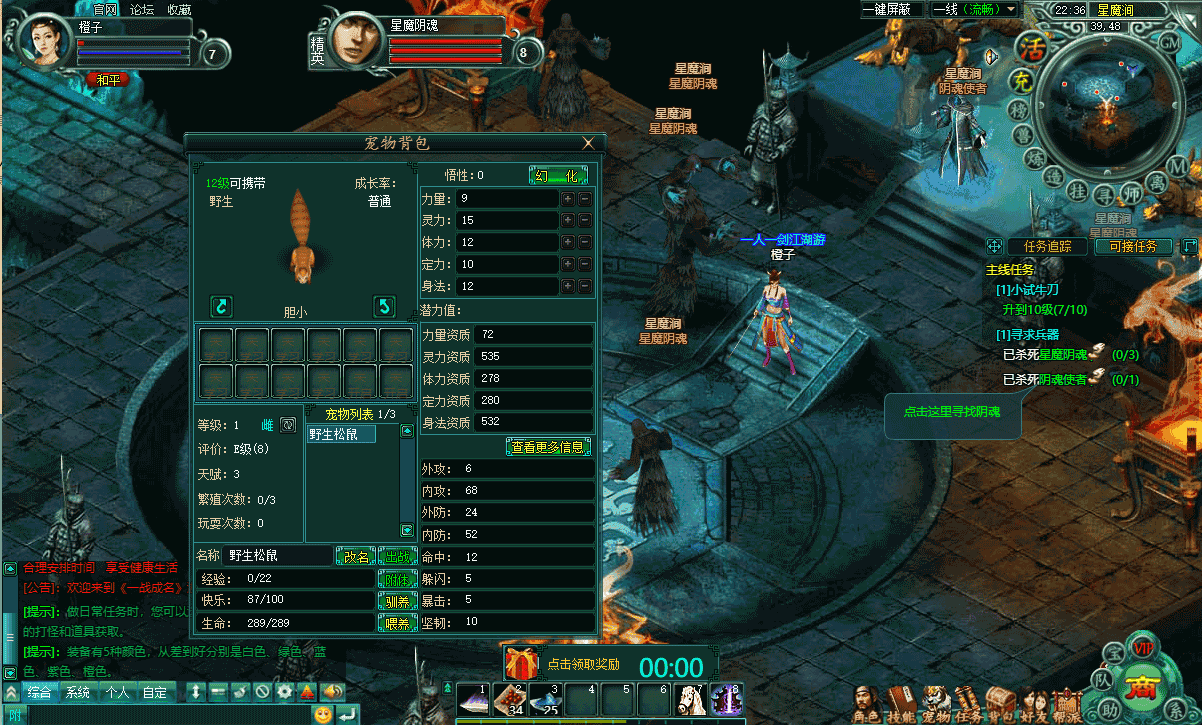Image resolution: width=1202 pixels, height=725 pixels.
Task: Click the 点击这里寻找阴魂 hint bubble
Action: (951, 412)
